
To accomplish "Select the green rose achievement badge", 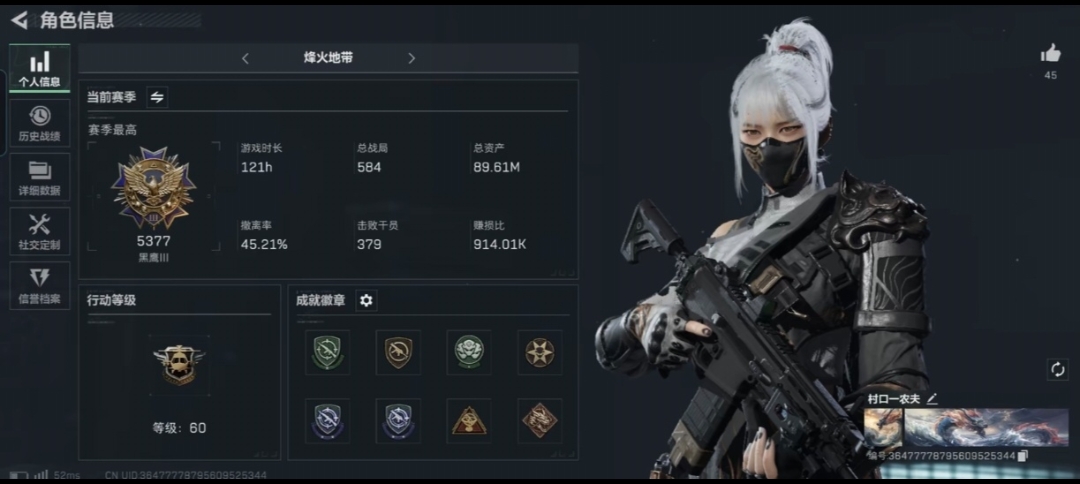I will [x=468, y=351].
